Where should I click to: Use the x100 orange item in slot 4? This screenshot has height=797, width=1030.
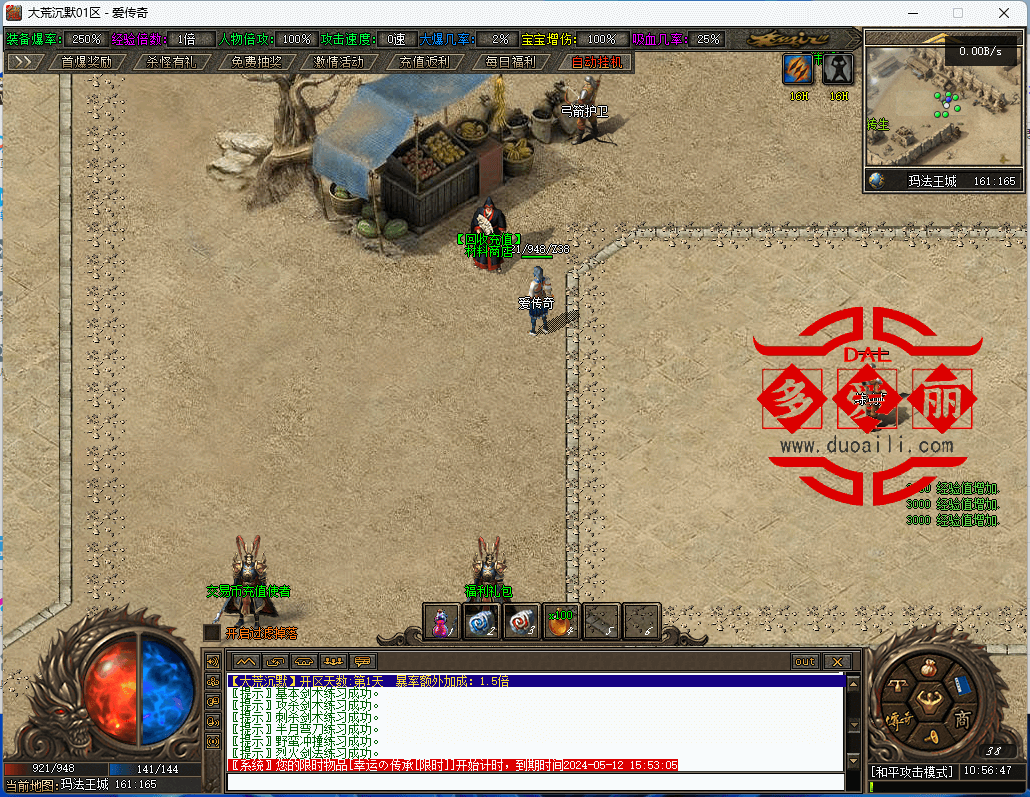click(x=561, y=621)
